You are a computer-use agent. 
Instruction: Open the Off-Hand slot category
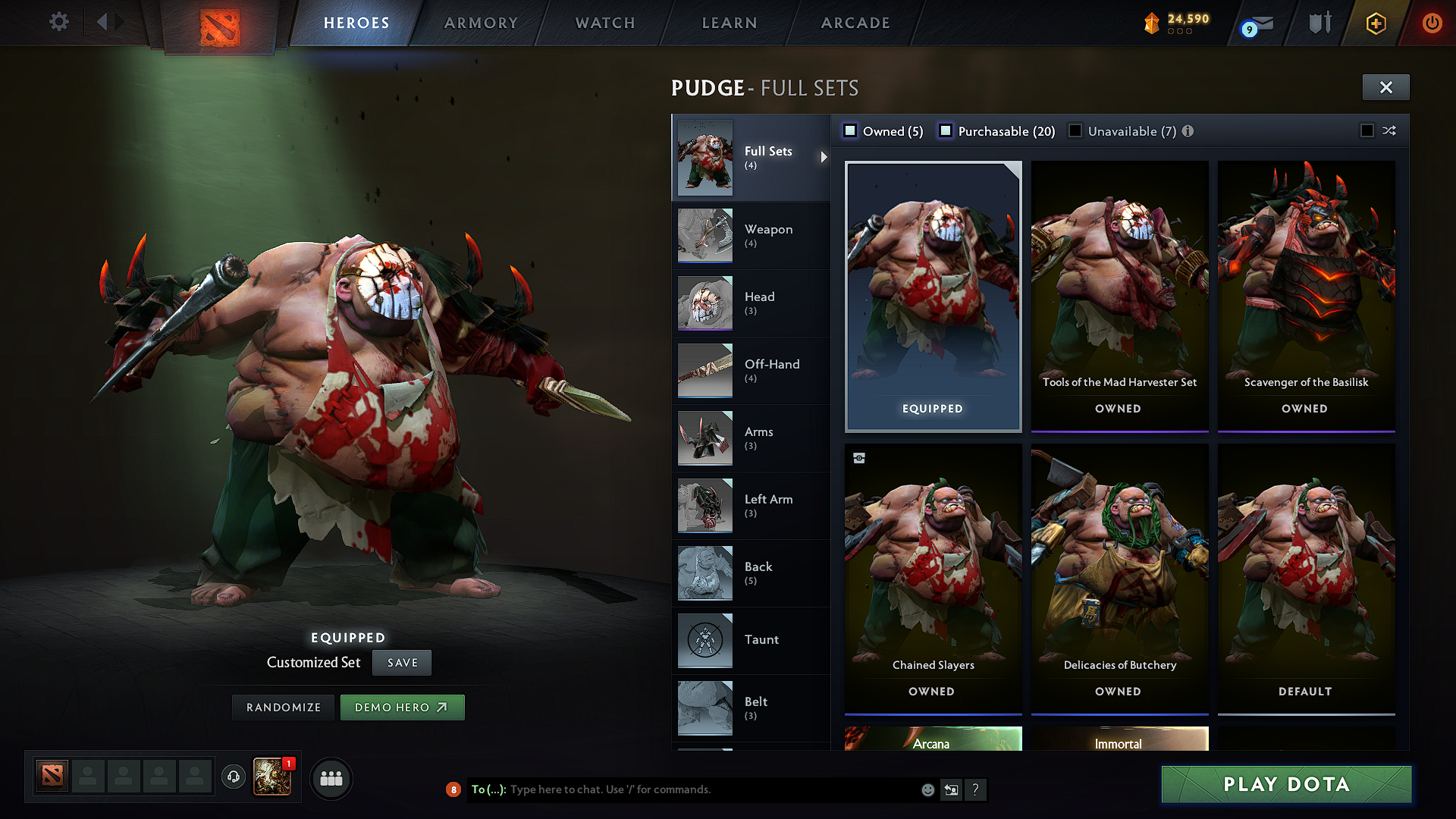[x=750, y=370]
